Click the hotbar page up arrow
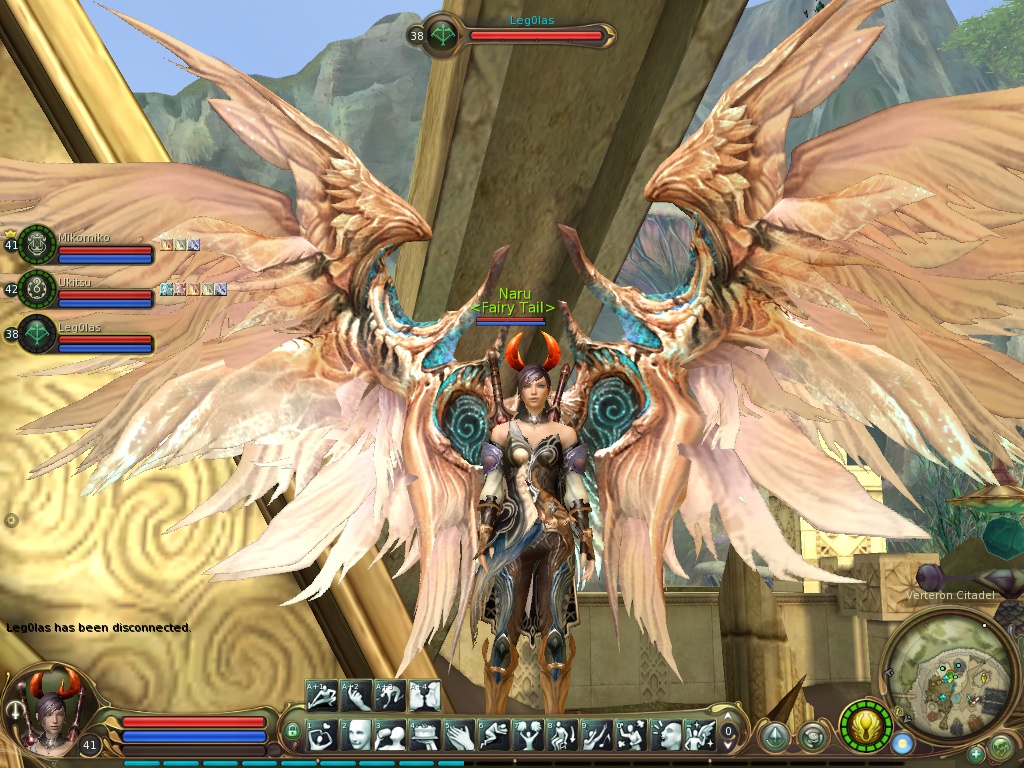The image size is (1024, 768). [731, 718]
